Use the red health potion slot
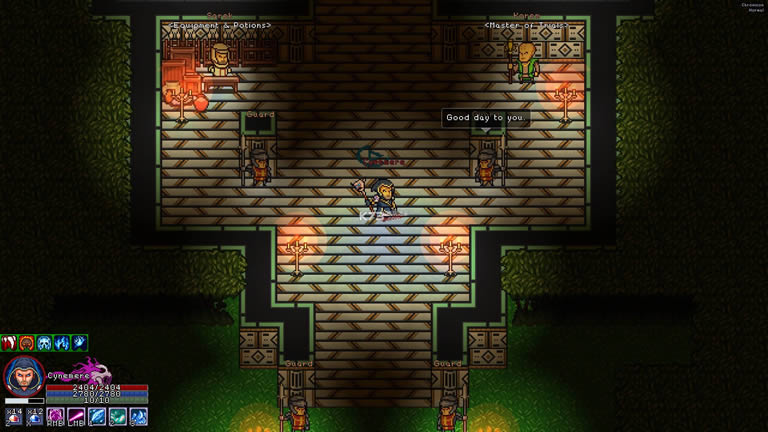The image size is (768, 432). tap(13, 416)
